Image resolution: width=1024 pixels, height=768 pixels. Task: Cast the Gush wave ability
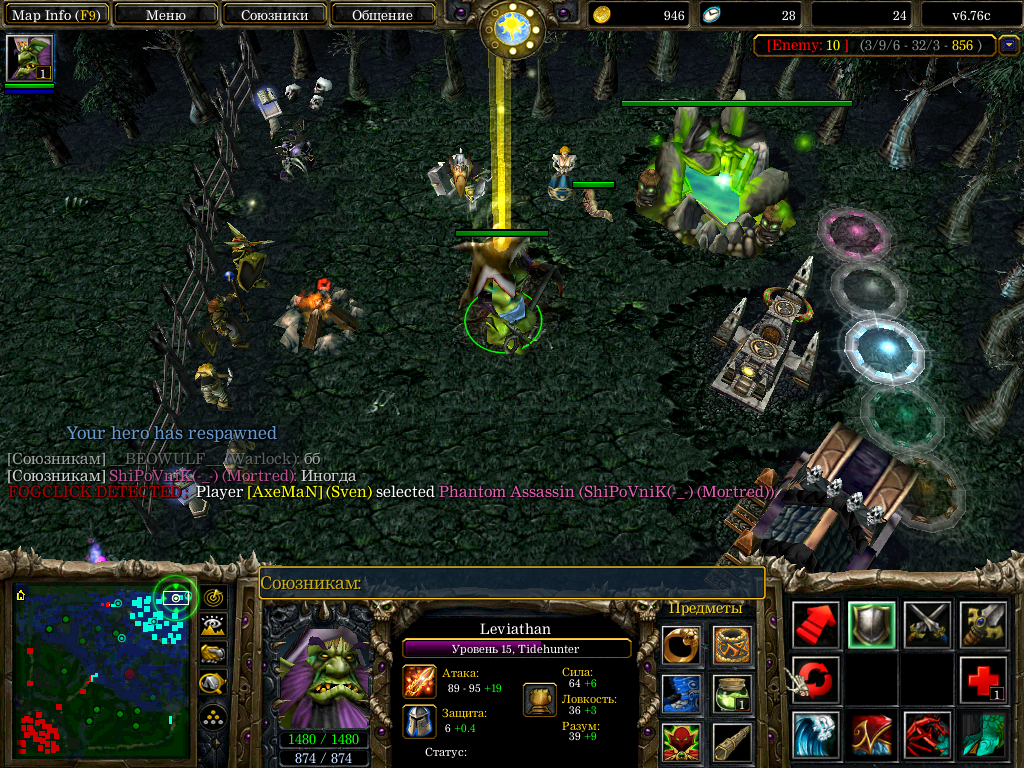coord(815,735)
